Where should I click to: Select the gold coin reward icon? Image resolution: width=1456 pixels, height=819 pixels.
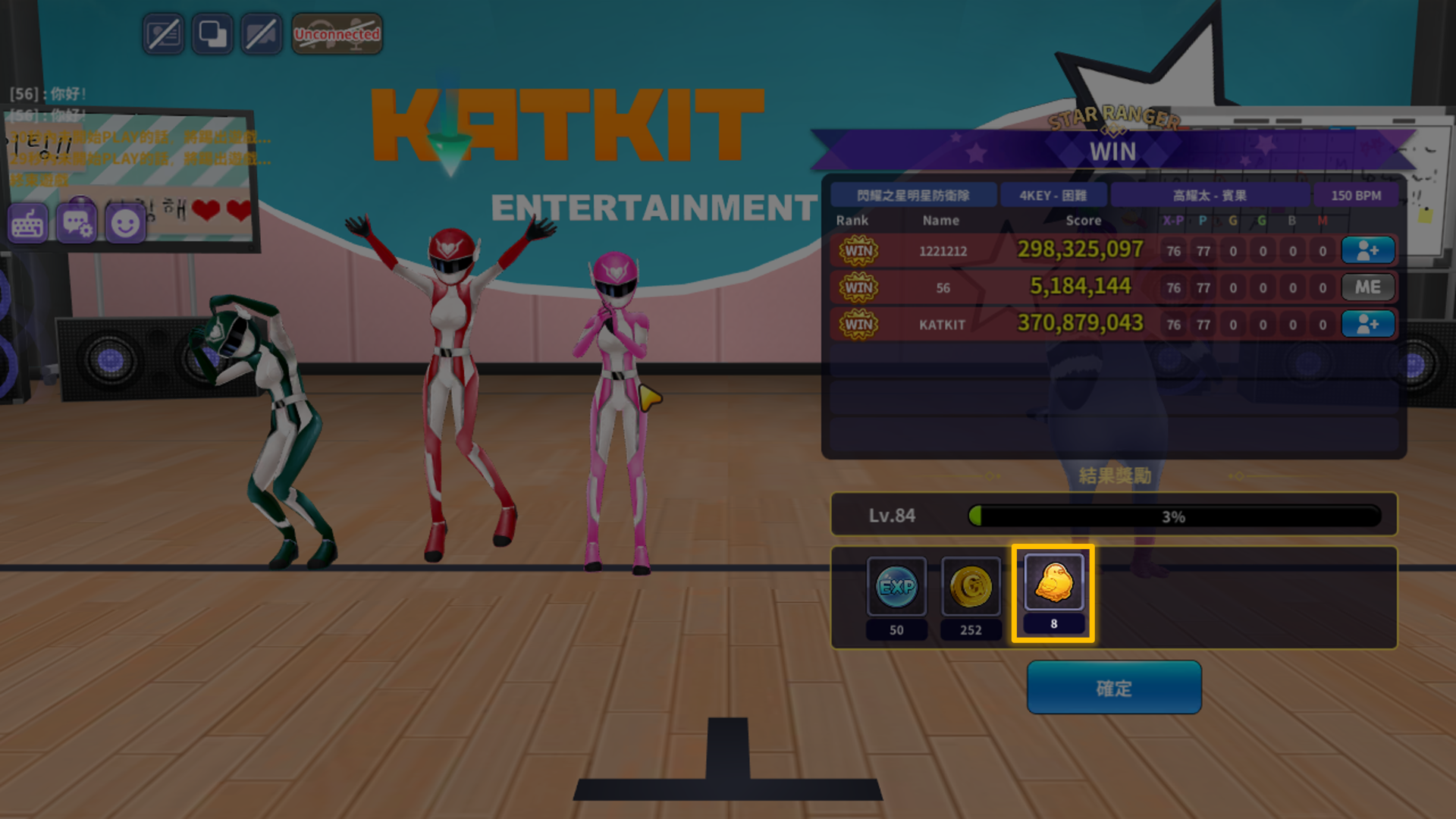(971, 586)
